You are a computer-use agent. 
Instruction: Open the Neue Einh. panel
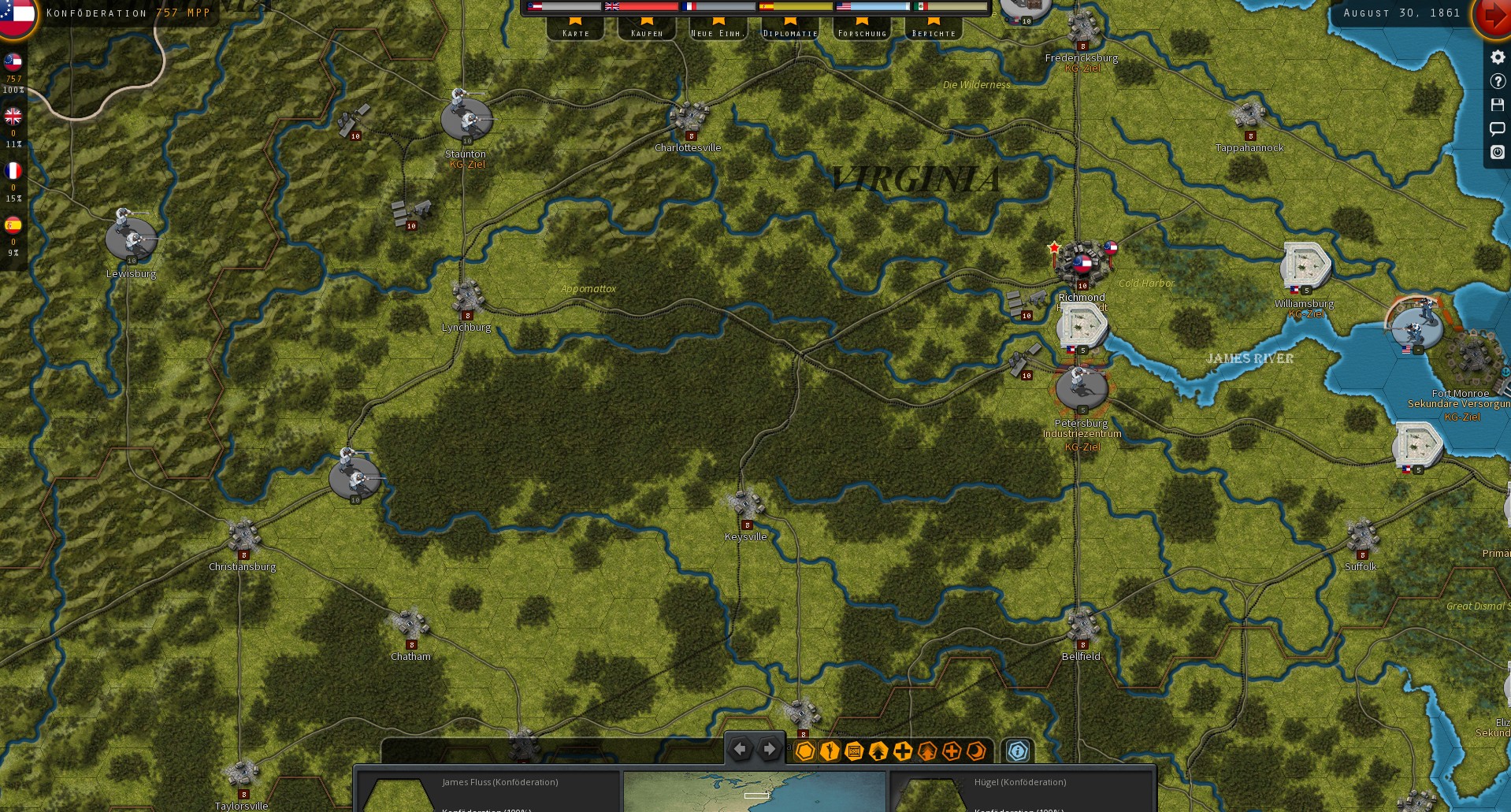(716, 32)
